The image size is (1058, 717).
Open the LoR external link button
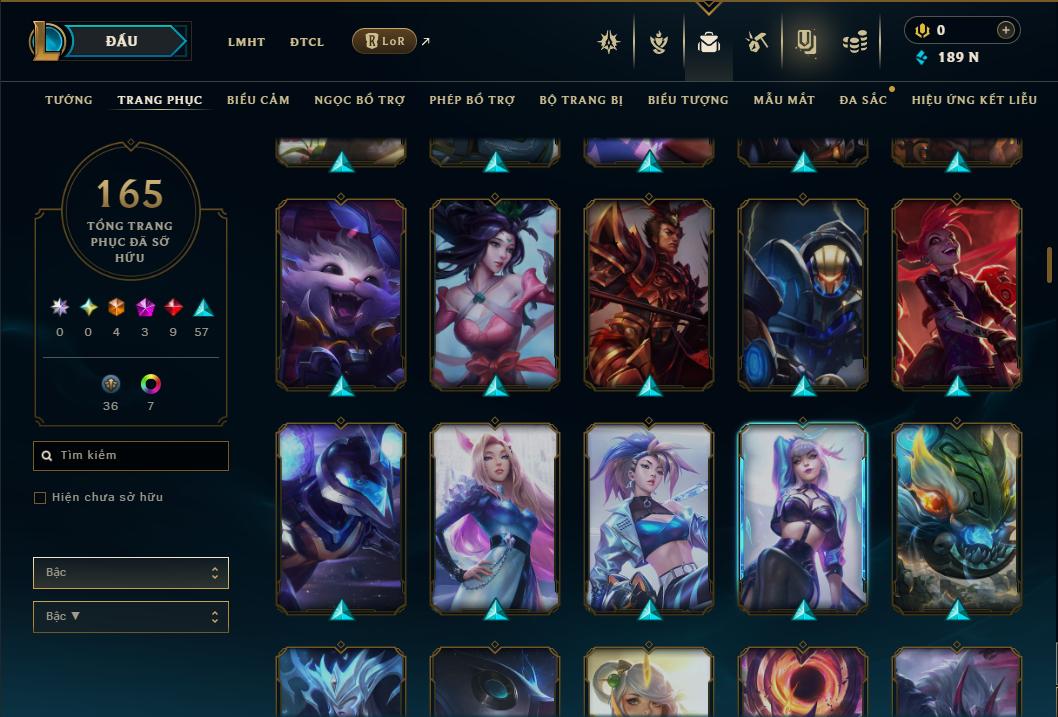[385, 41]
